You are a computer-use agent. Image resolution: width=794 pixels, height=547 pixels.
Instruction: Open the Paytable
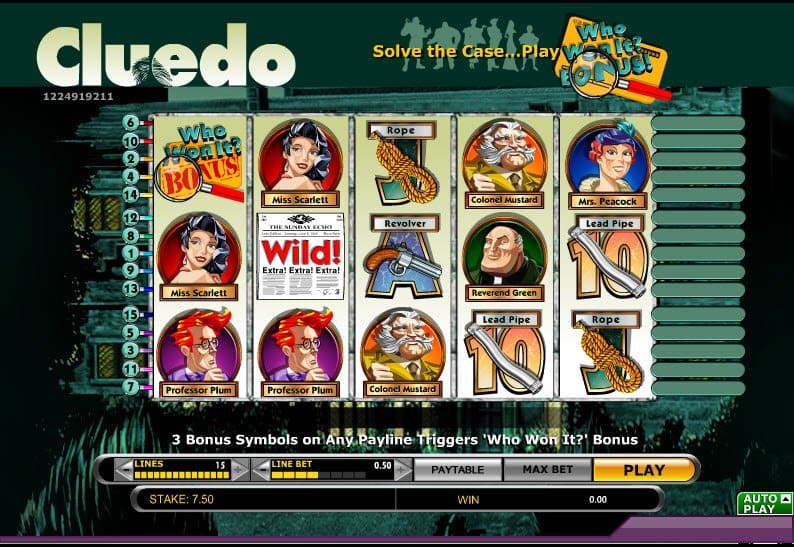(456, 469)
